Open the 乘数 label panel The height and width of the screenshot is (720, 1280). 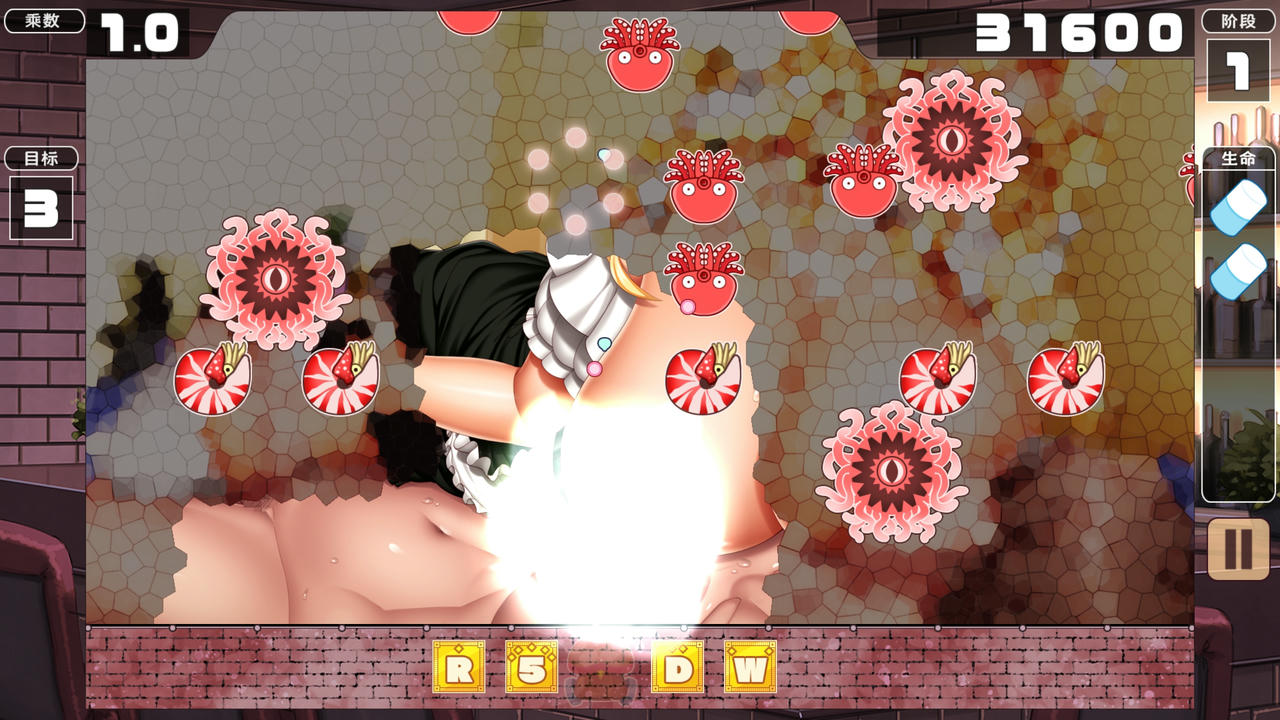[41, 18]
